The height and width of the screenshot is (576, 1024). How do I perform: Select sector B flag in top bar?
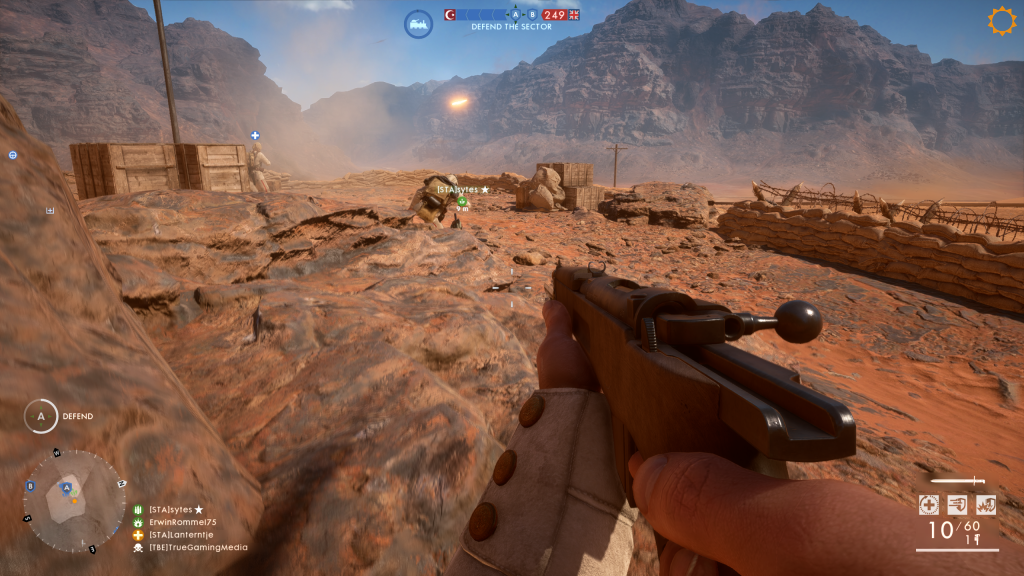pyautogui.click(x=532, y=15)
